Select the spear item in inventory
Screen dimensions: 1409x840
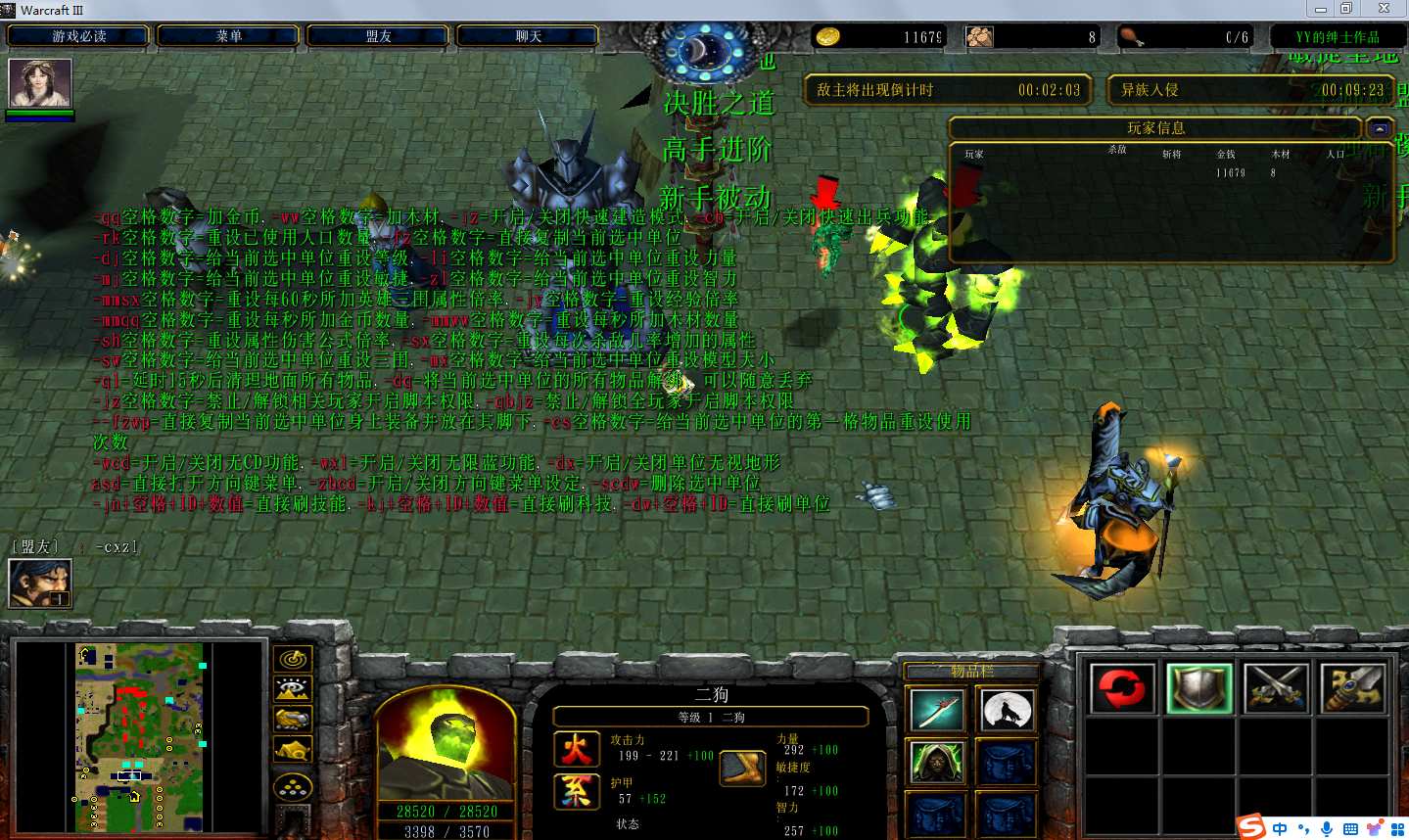pos(936,710)
